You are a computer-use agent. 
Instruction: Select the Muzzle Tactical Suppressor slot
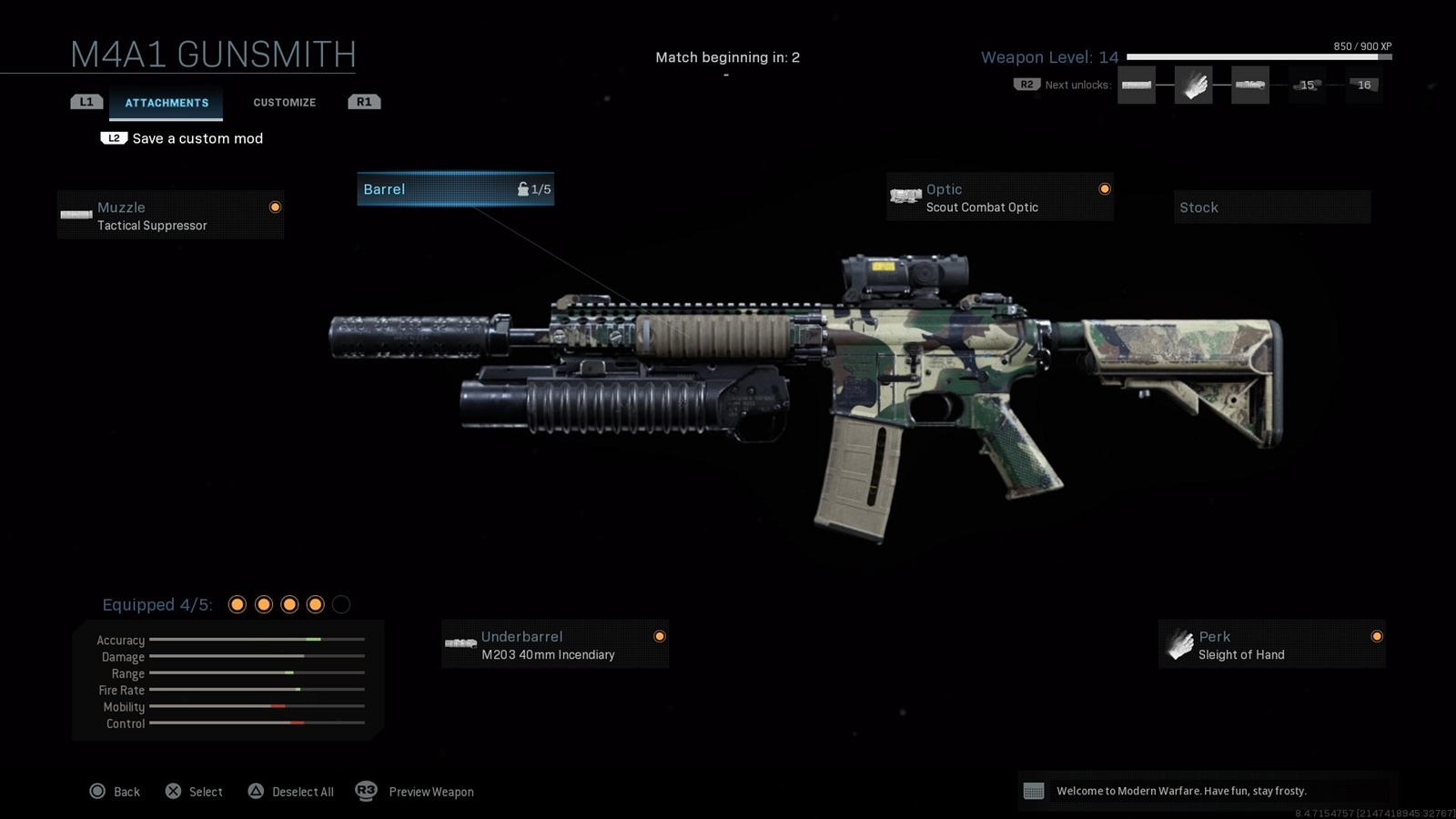pyautogui.click(x=170, y=216)
